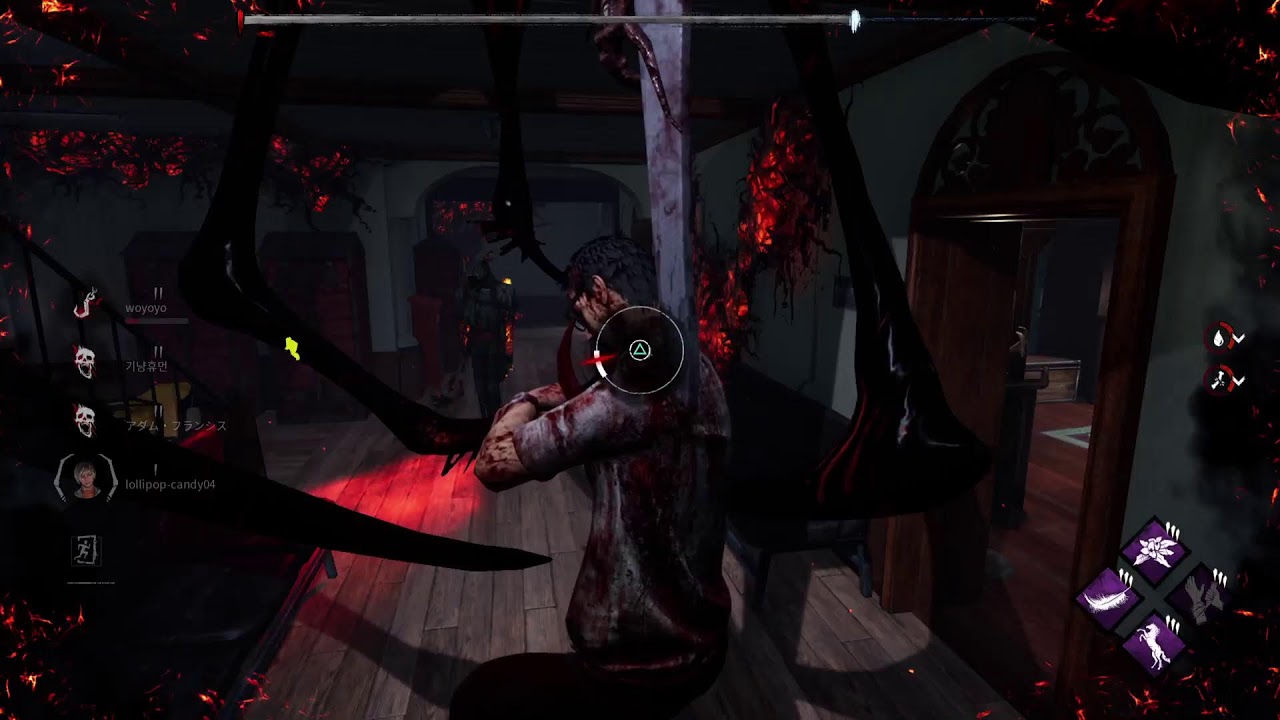The width and height of the screenshot is (1280, 720).
Task: Click the broken bone status effect icon
Action: (1219, 379)
